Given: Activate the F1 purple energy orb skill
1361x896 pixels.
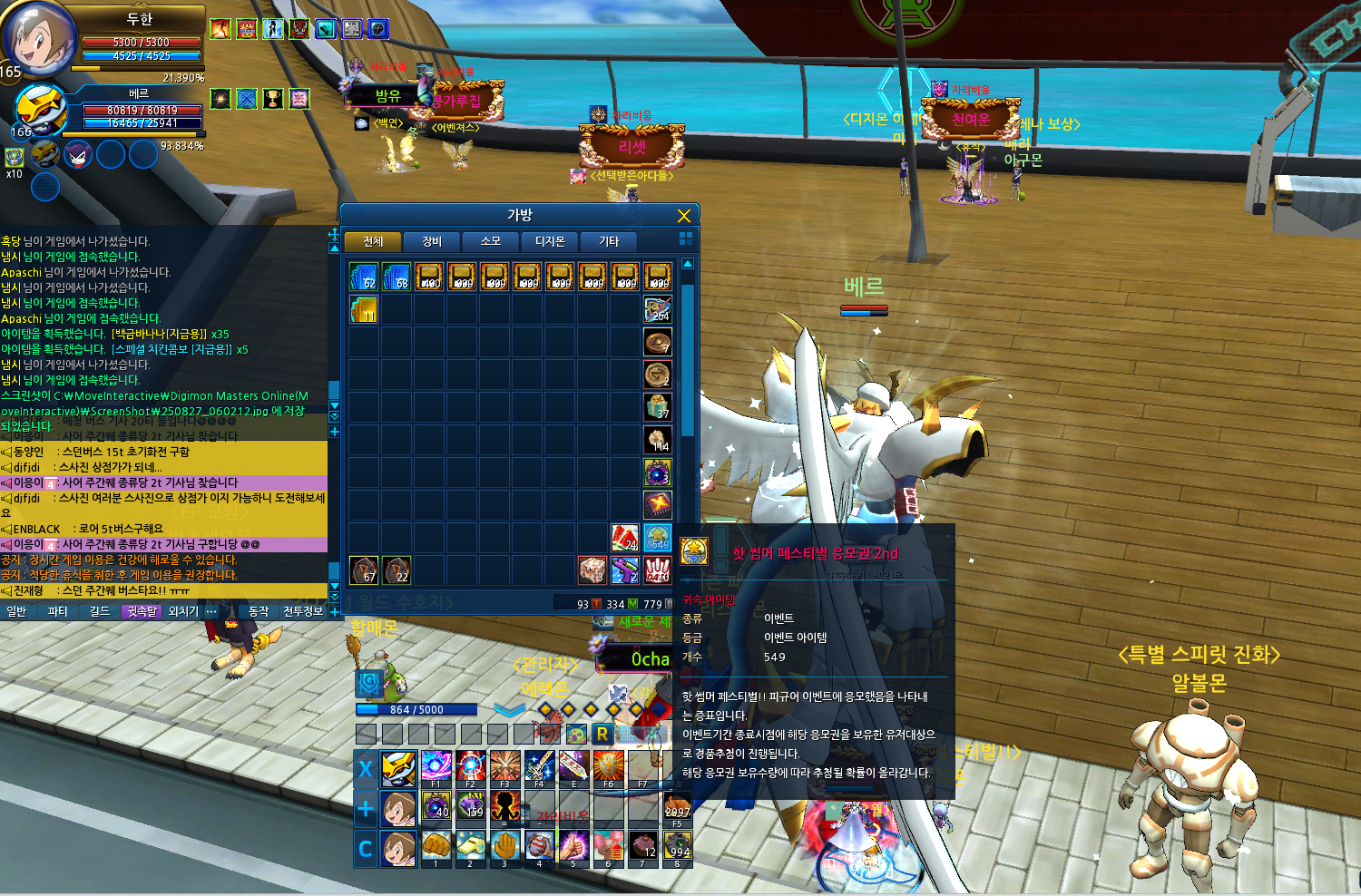Looking at the screenshot, I should point(436,766).
